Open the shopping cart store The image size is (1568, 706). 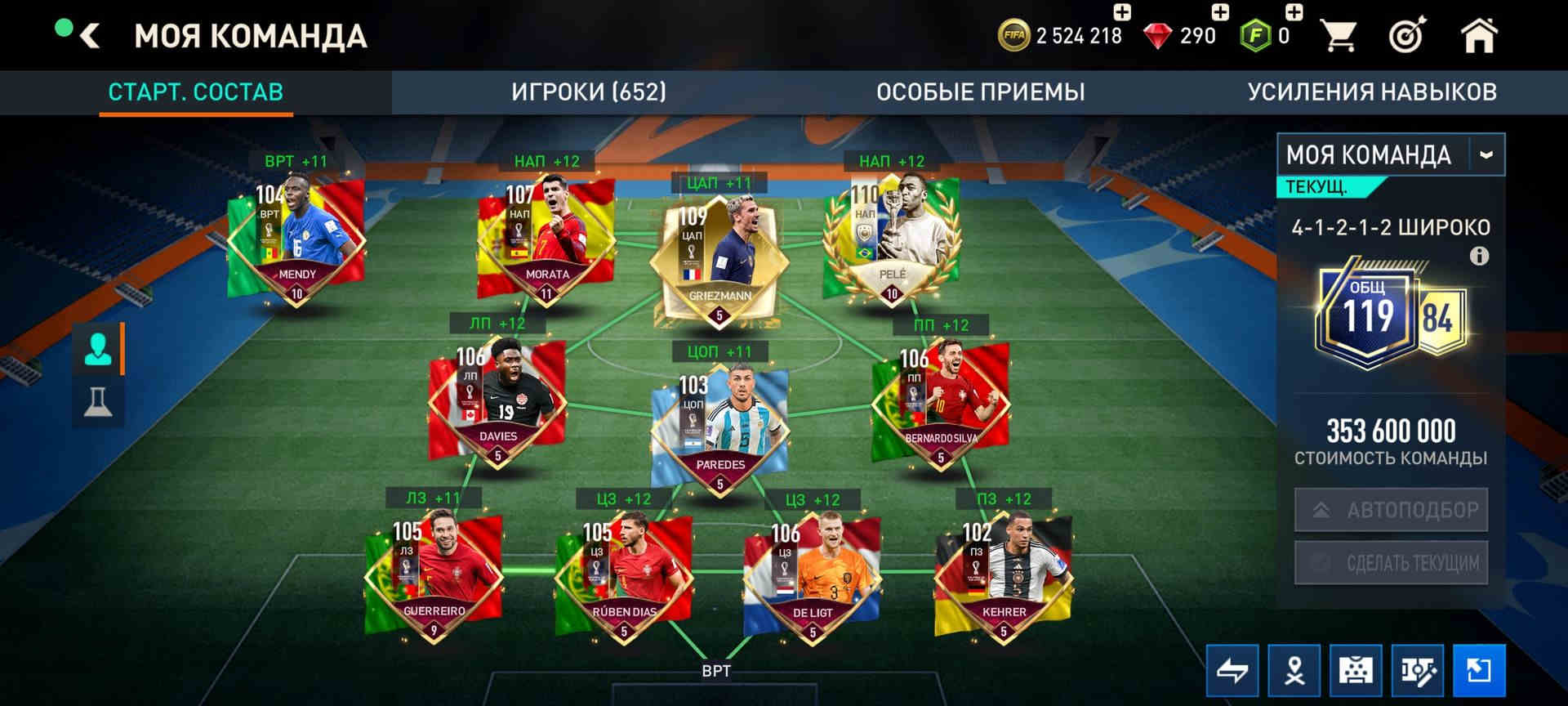pos(1338,36)
